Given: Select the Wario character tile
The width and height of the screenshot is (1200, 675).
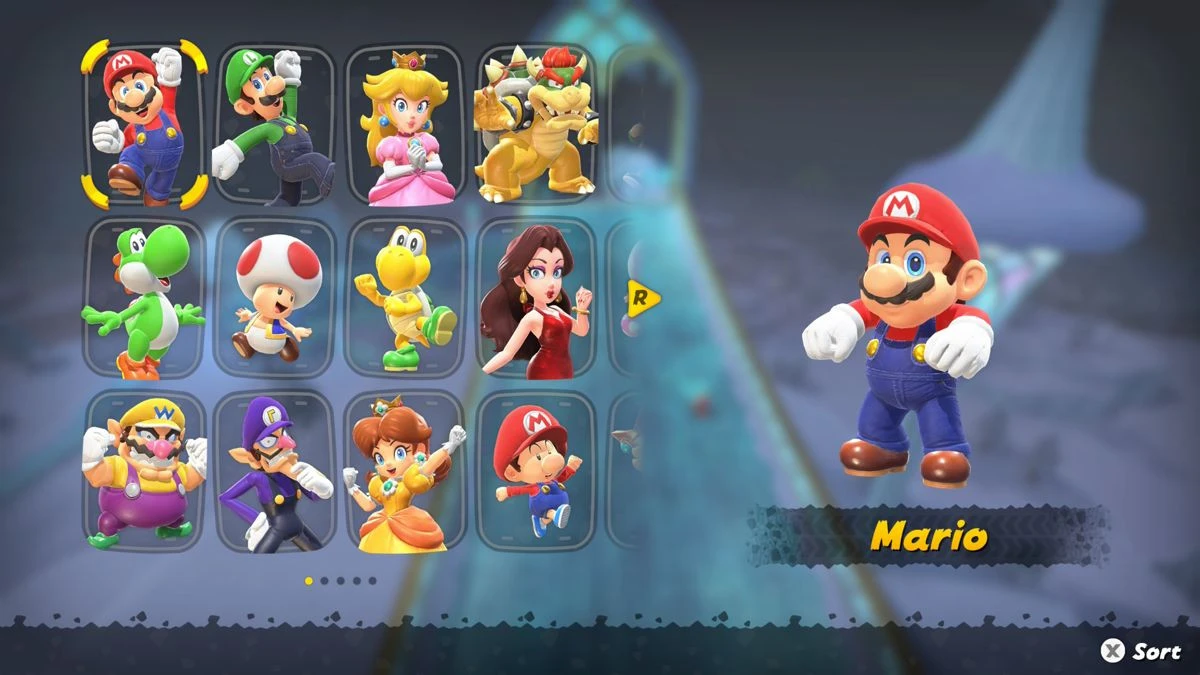Looking at the screenshot, I should click(x=144, y=471).
